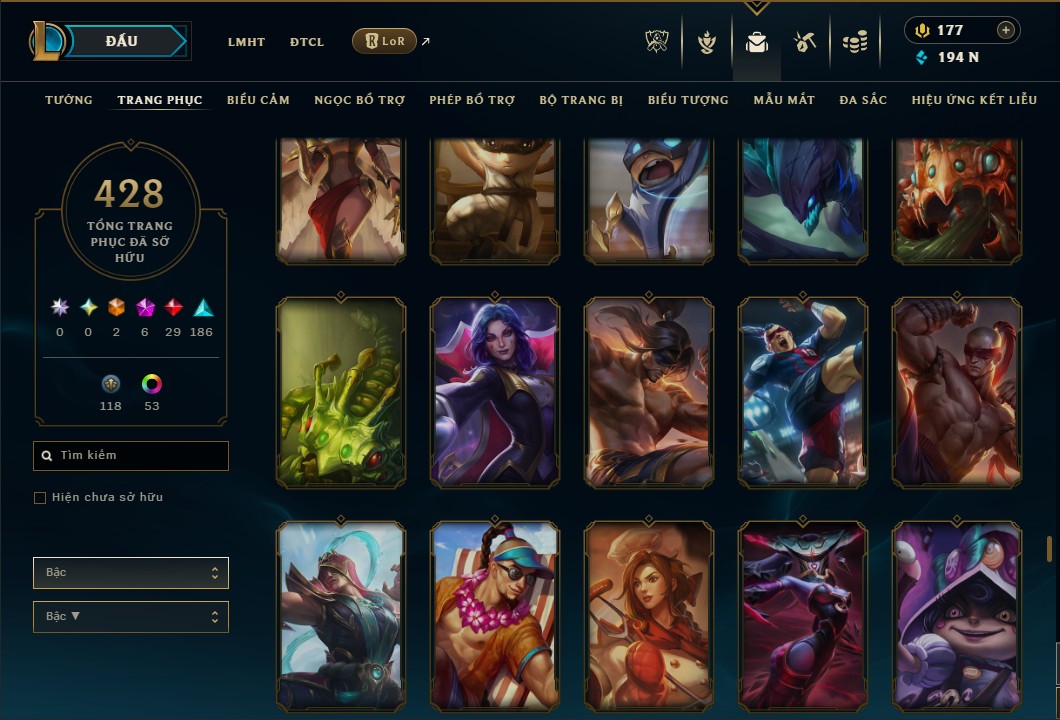The height and width of the screenshot is (720, 1060).
Task: Toggle the Hiện chưa sở hữu checkbox
Action: [x=40, y=498]
